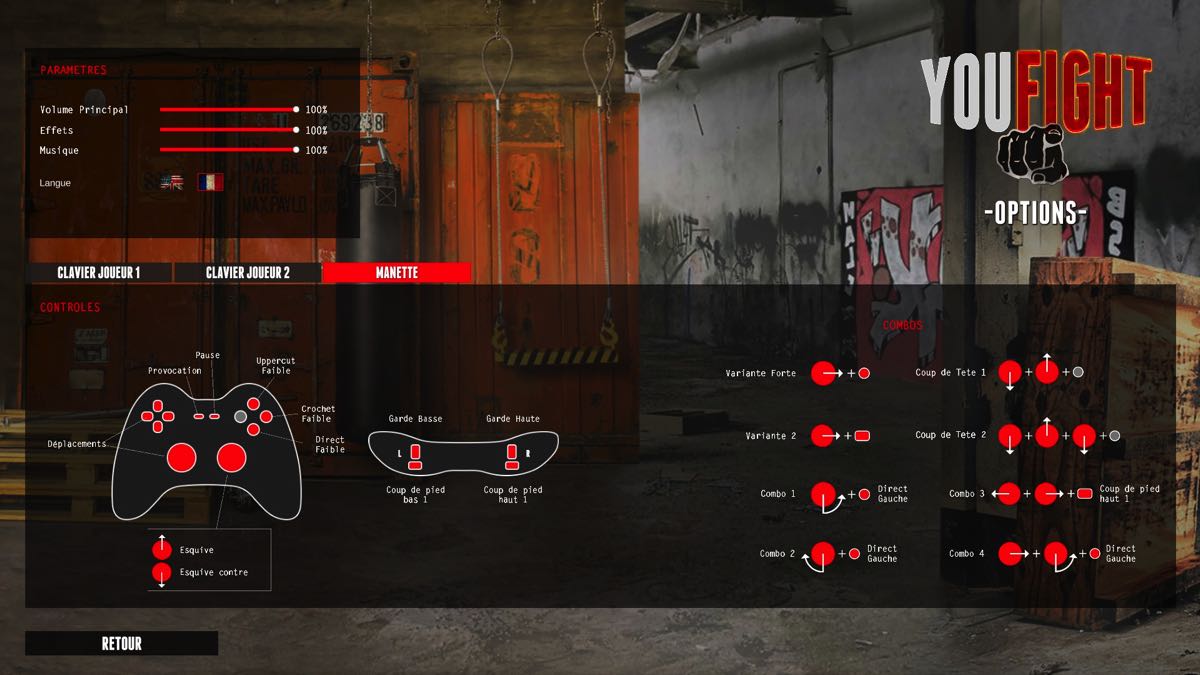Click the Retour button
The image size is (1200, 675).
pyautogui.click(x=121, y=644)
